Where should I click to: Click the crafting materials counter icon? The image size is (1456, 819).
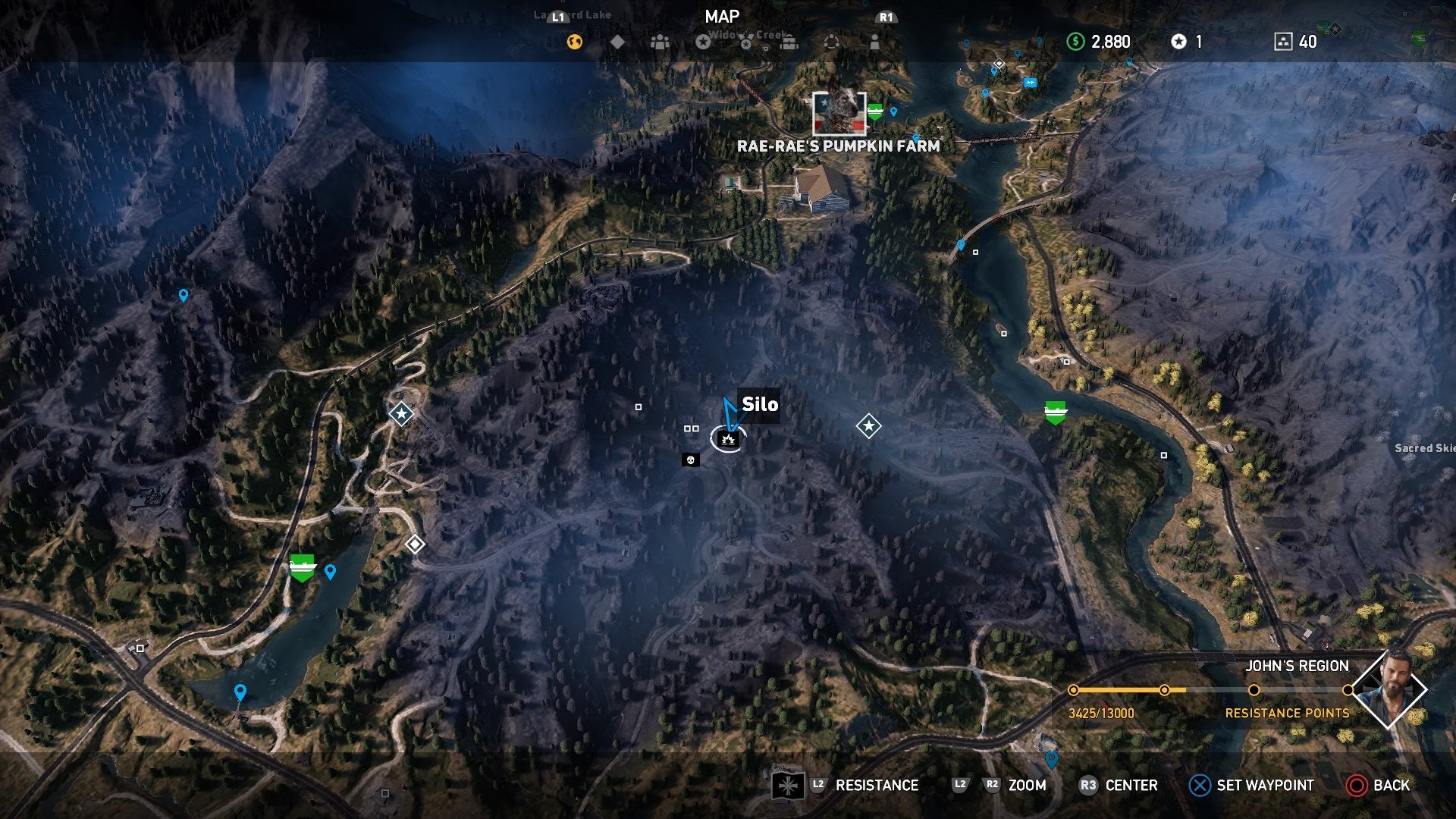click(1284, 42)
